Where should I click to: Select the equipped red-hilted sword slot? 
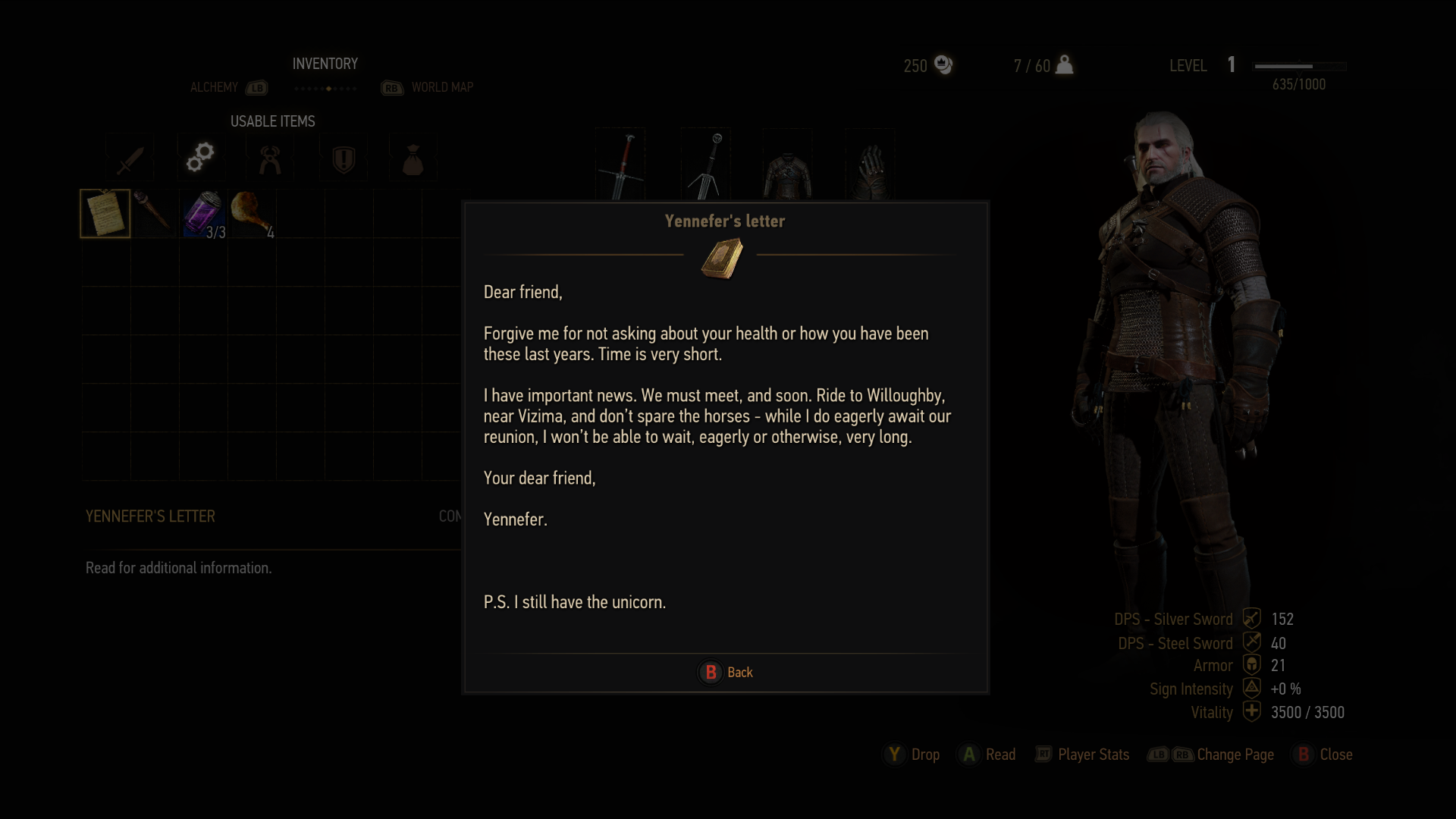point(621,165)
